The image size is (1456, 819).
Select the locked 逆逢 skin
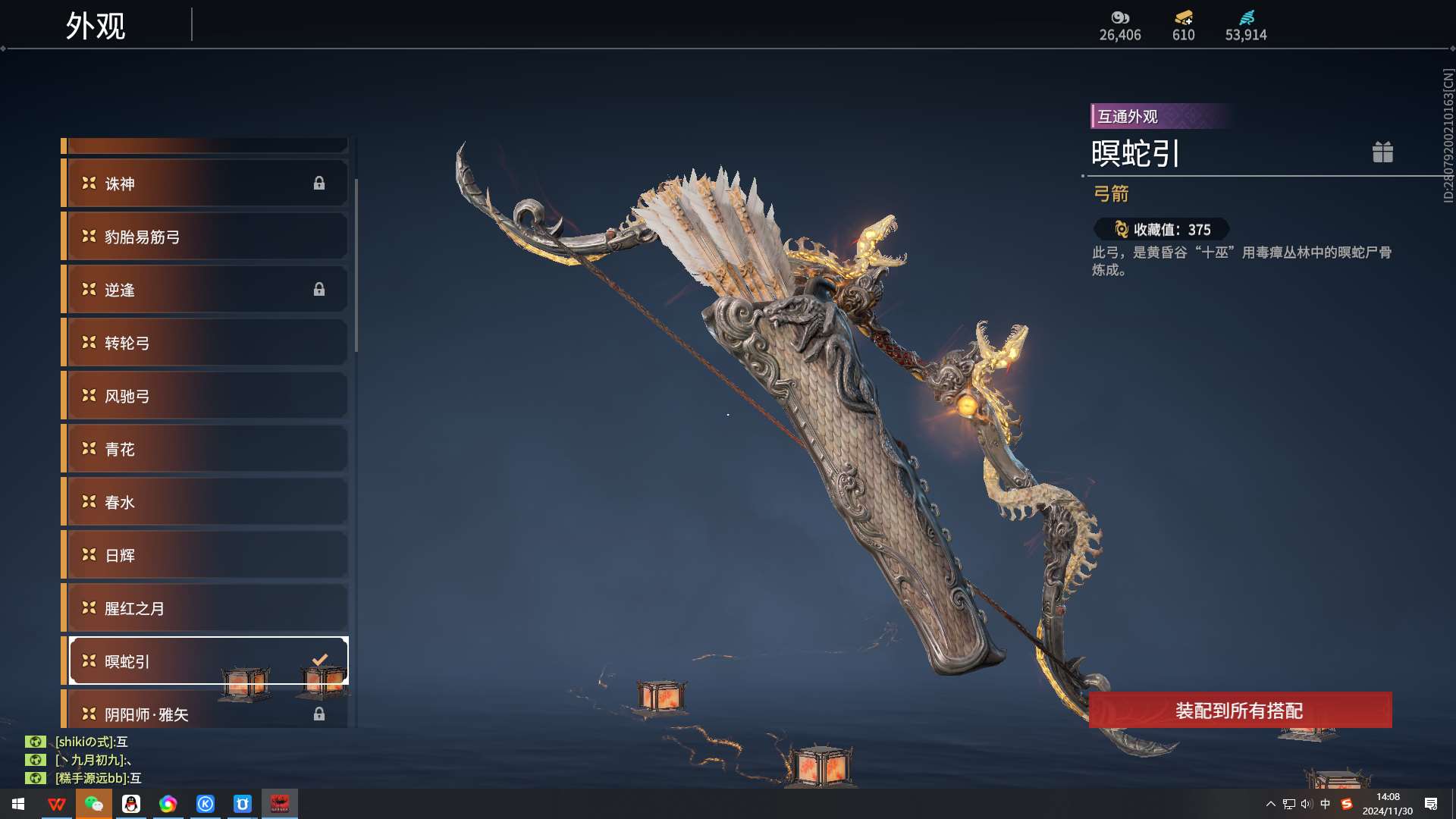[205, 290]
